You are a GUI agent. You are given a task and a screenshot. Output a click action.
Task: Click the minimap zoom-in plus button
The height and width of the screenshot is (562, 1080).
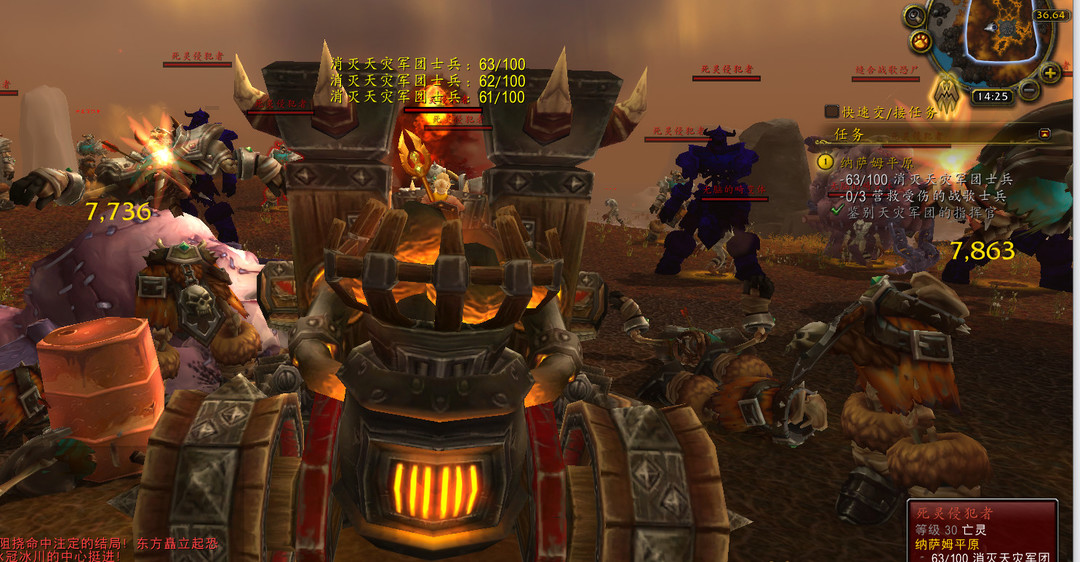1050,73
